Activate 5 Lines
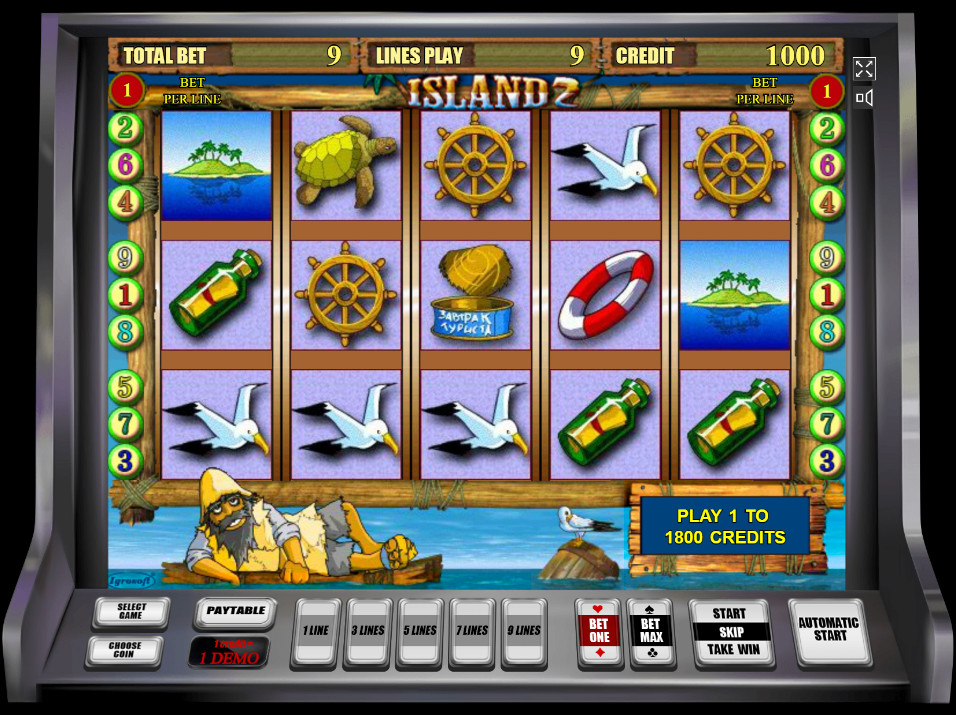Image resolution: width=956 pixels, height=715 pixels. [420, 632]
